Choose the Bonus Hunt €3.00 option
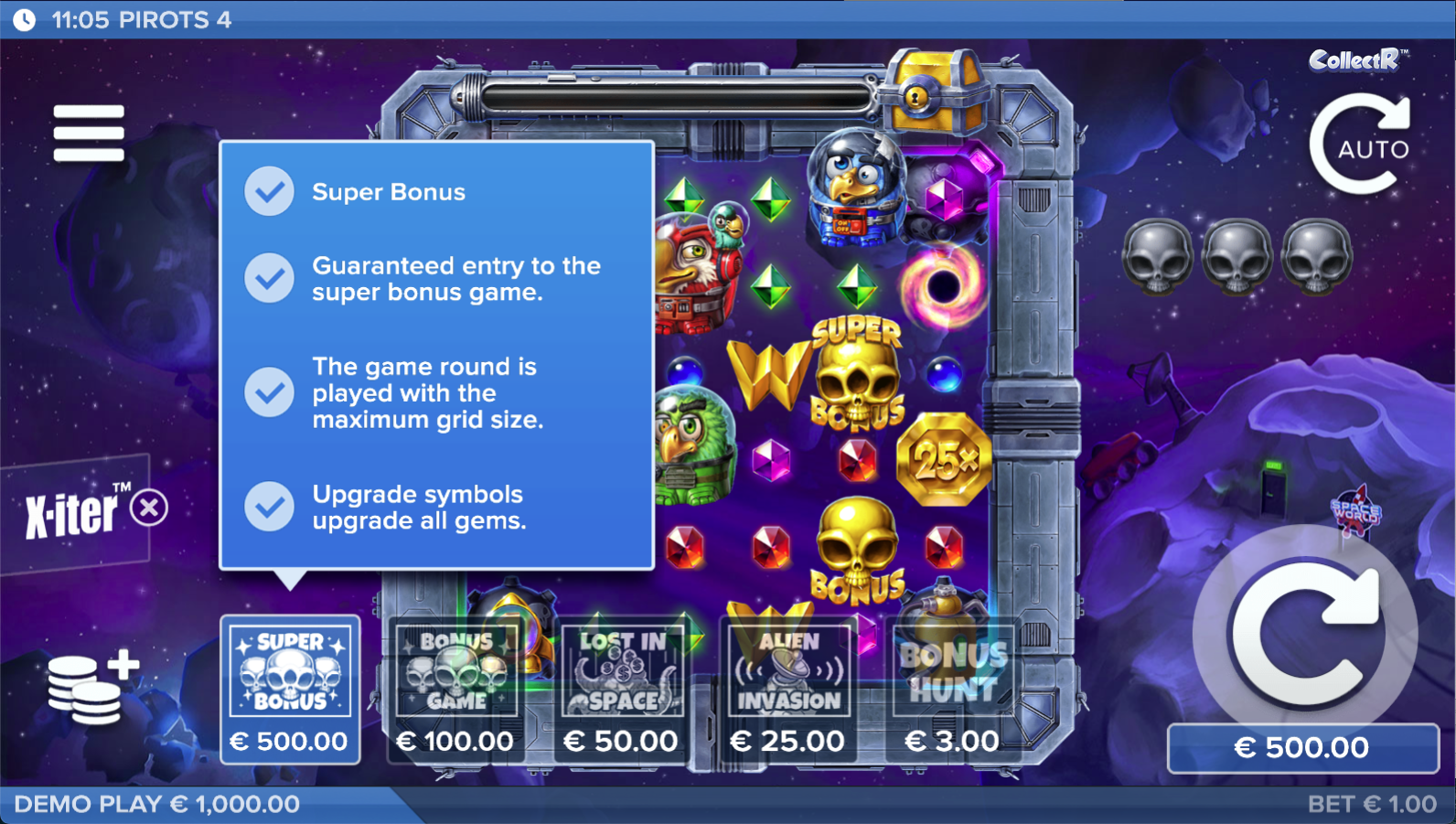This screenshot has width=1456, height=824. click(952, 690)
